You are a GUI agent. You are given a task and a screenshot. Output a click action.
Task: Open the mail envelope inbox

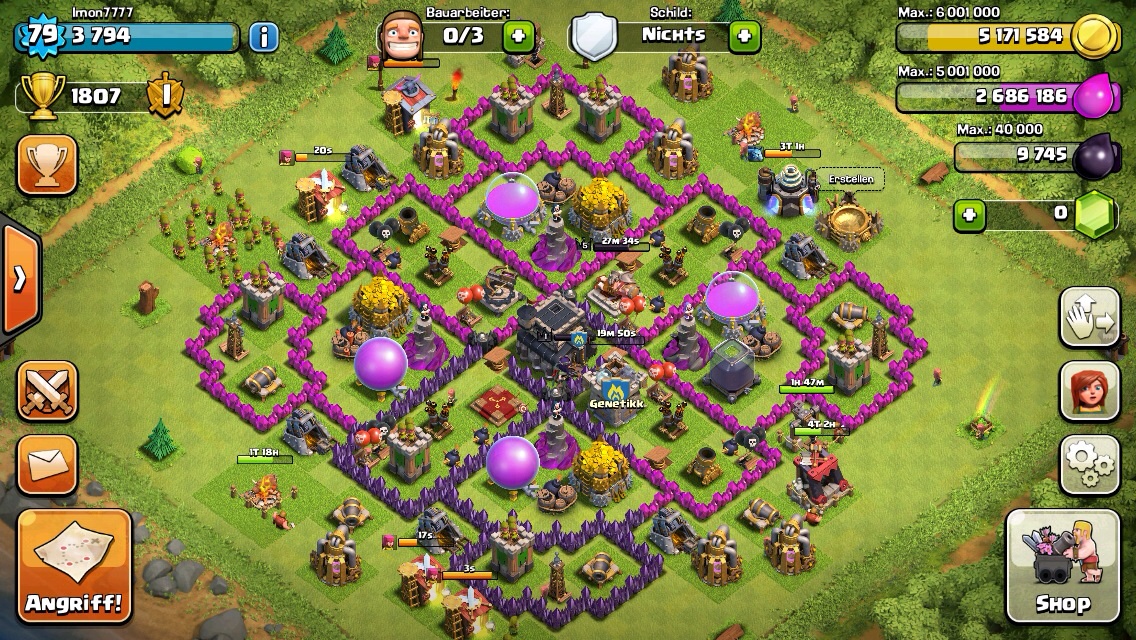point(47,464)
